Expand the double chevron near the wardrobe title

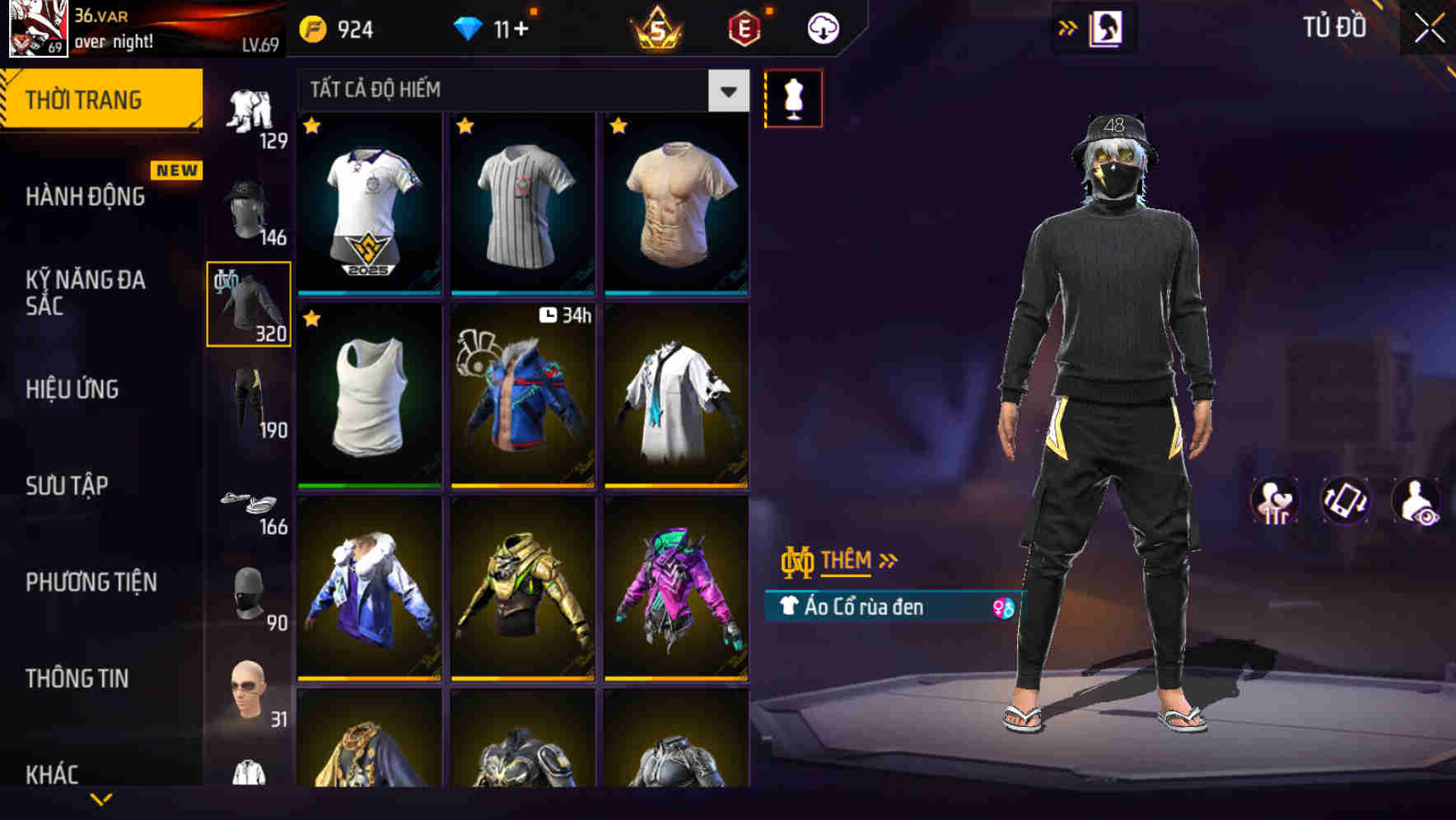(1069, 27)
